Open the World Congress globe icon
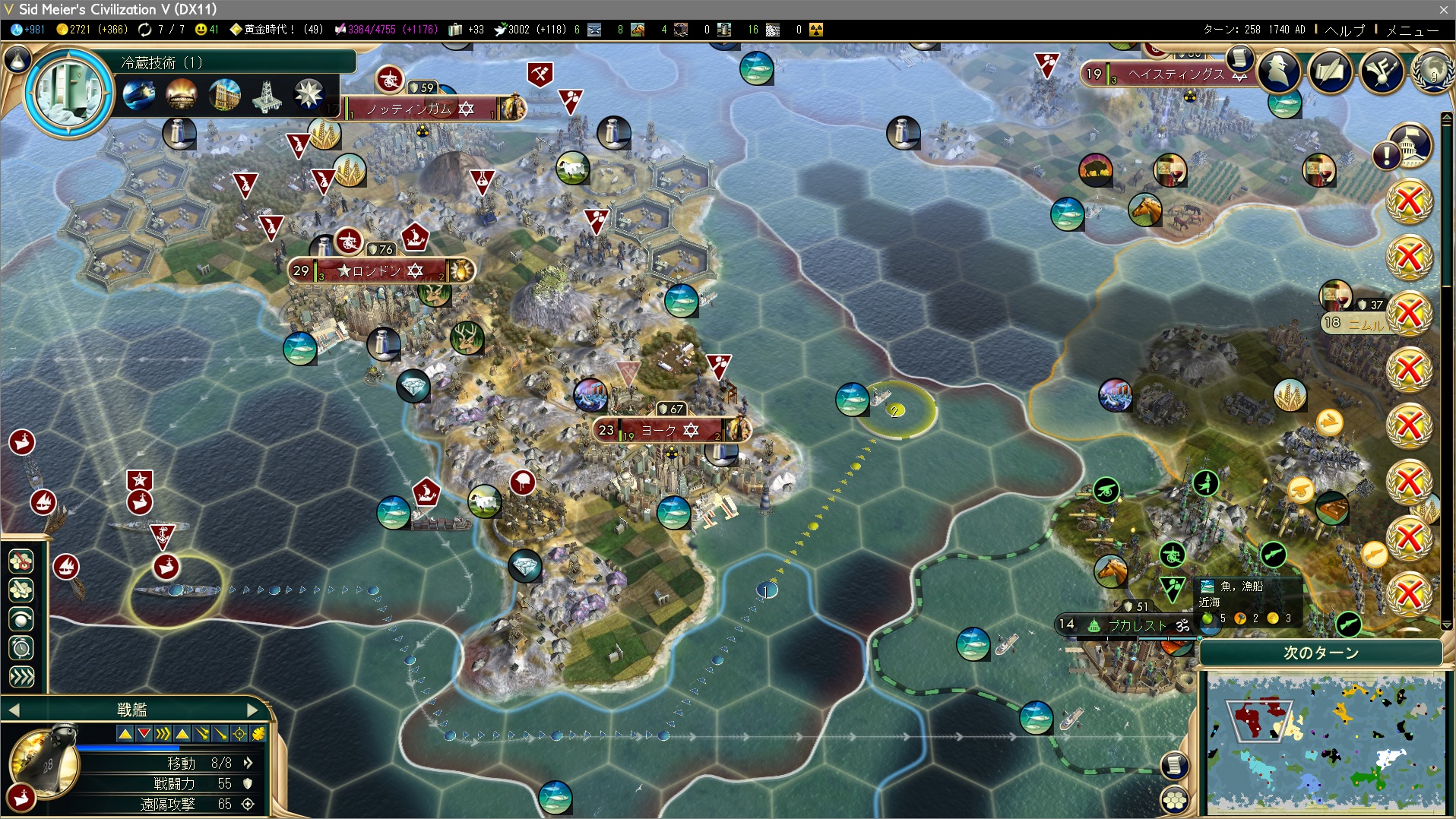Screen dimensions: 1456x819 (1432, 72)
